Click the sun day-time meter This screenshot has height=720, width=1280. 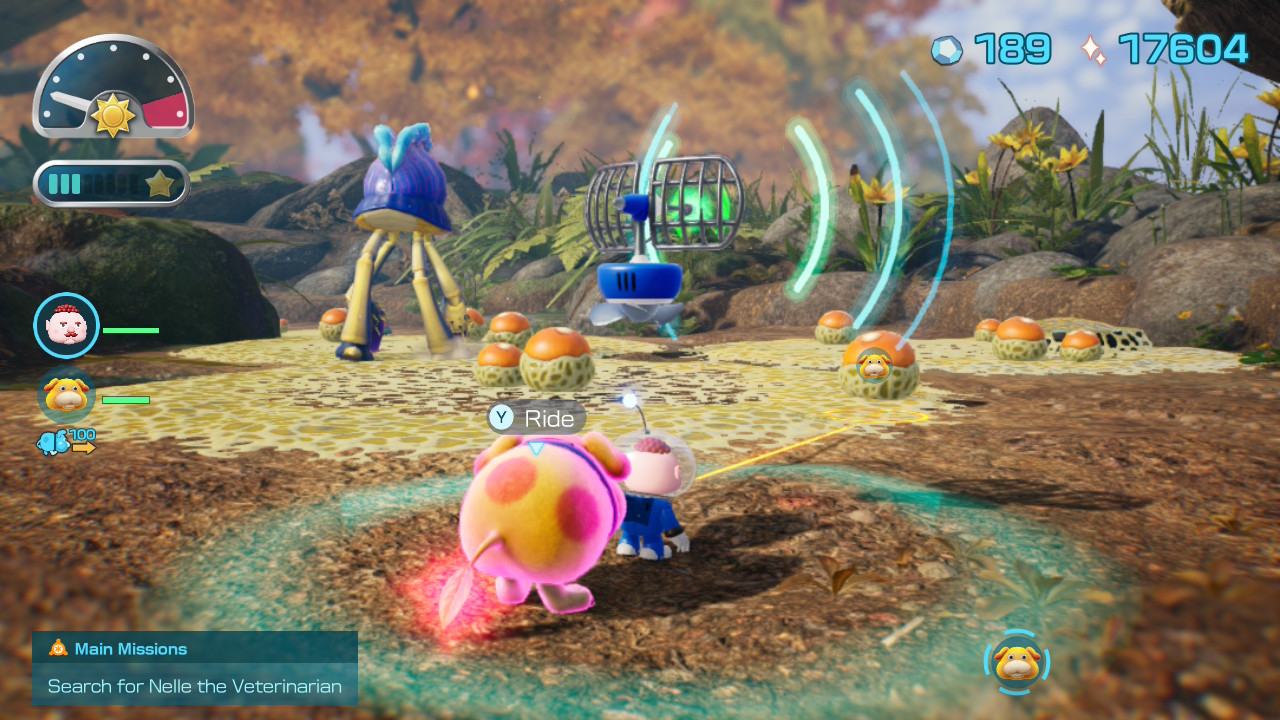click(x=112, y=88)
